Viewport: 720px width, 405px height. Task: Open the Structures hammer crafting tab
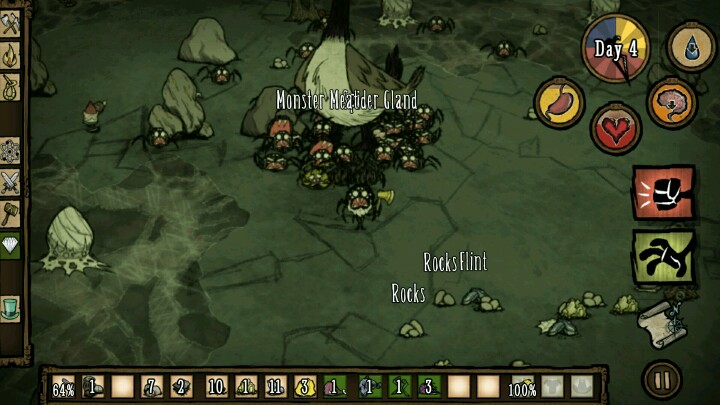(11, 212)
